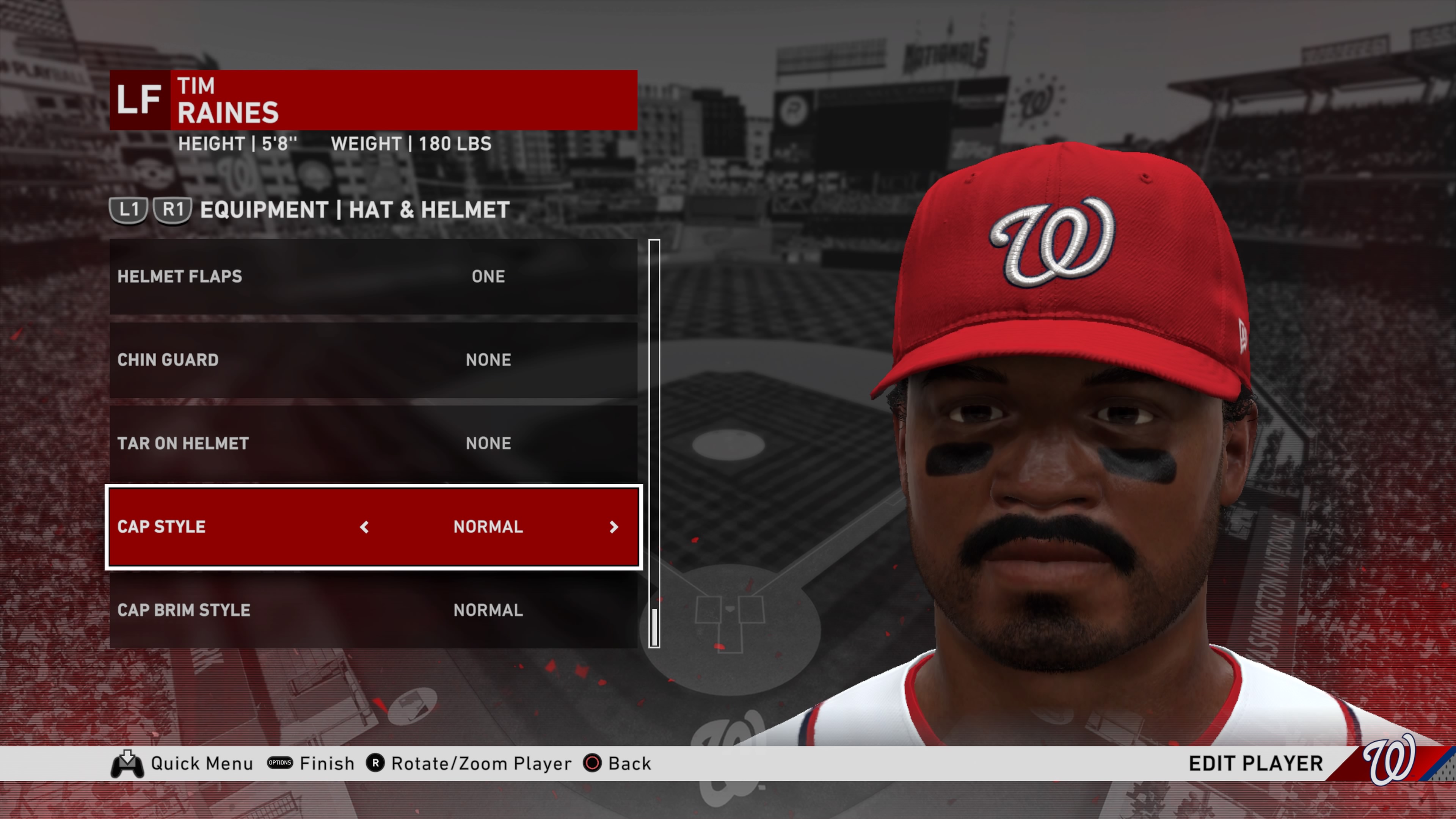This screenshot has height=819, width=1456.
Task: Choose the Chin Guard option row
Action: click(373, 360)
